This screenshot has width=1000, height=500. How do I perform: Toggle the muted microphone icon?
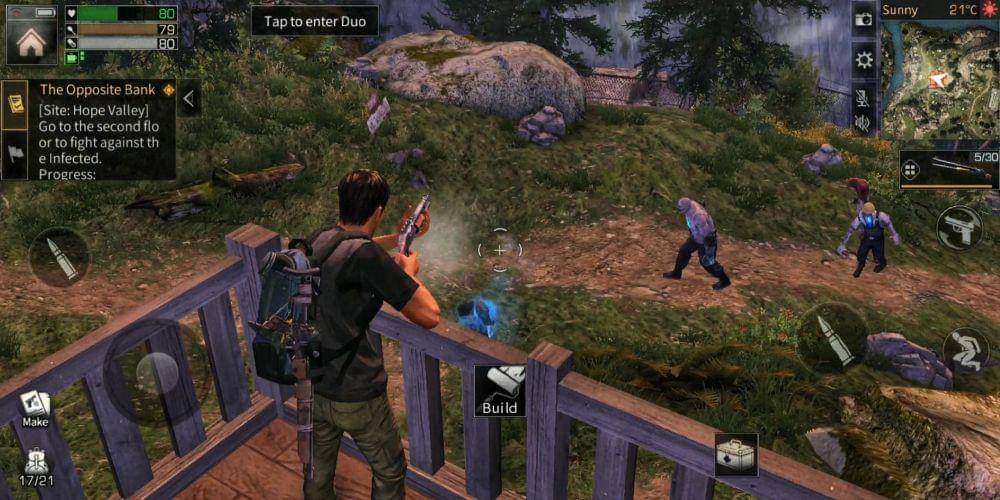864,96
